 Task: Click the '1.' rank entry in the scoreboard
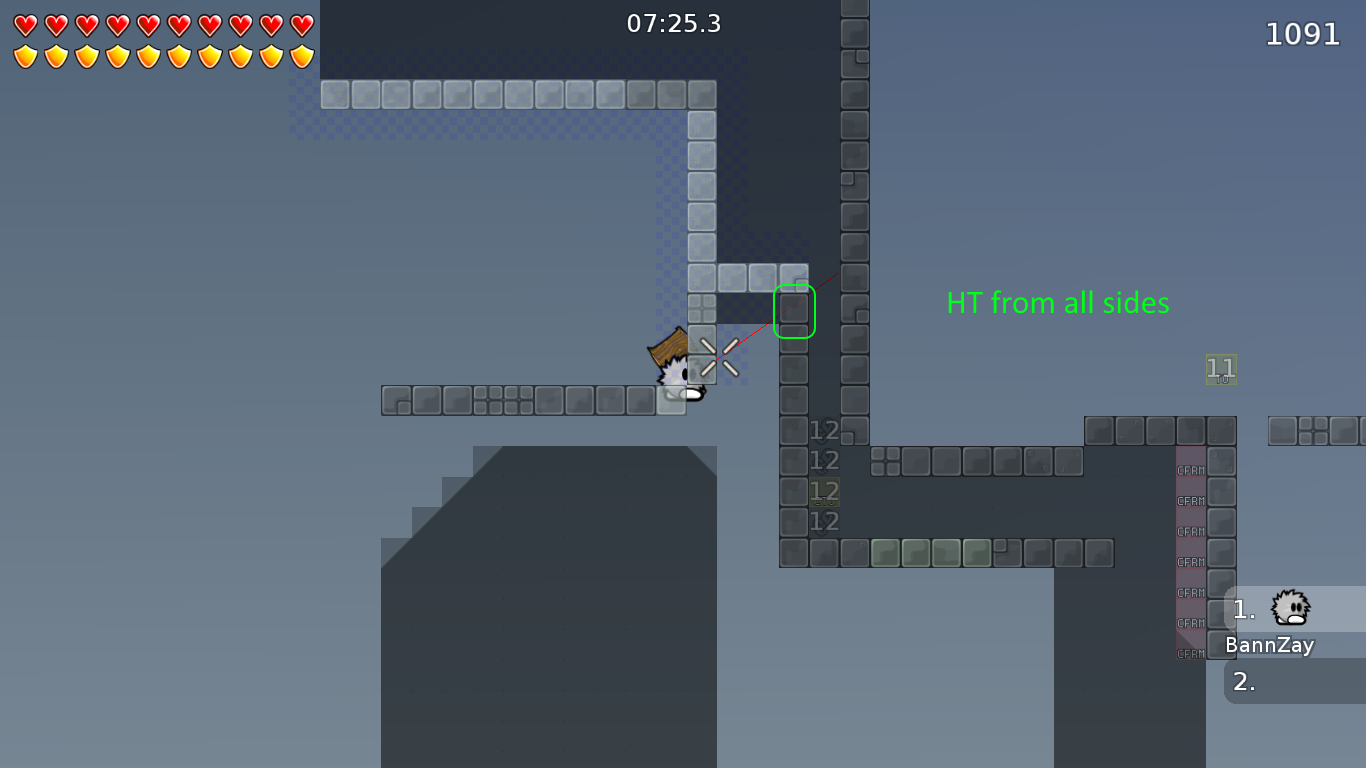click(1243, 608)
